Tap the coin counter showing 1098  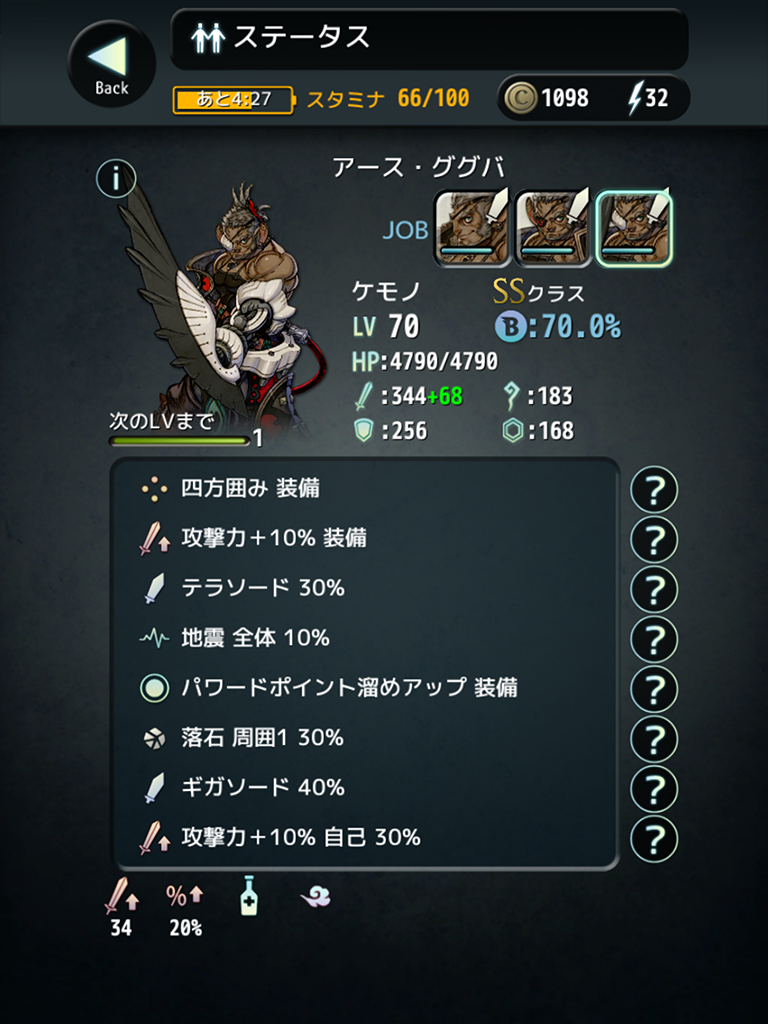tap(548, 98)
